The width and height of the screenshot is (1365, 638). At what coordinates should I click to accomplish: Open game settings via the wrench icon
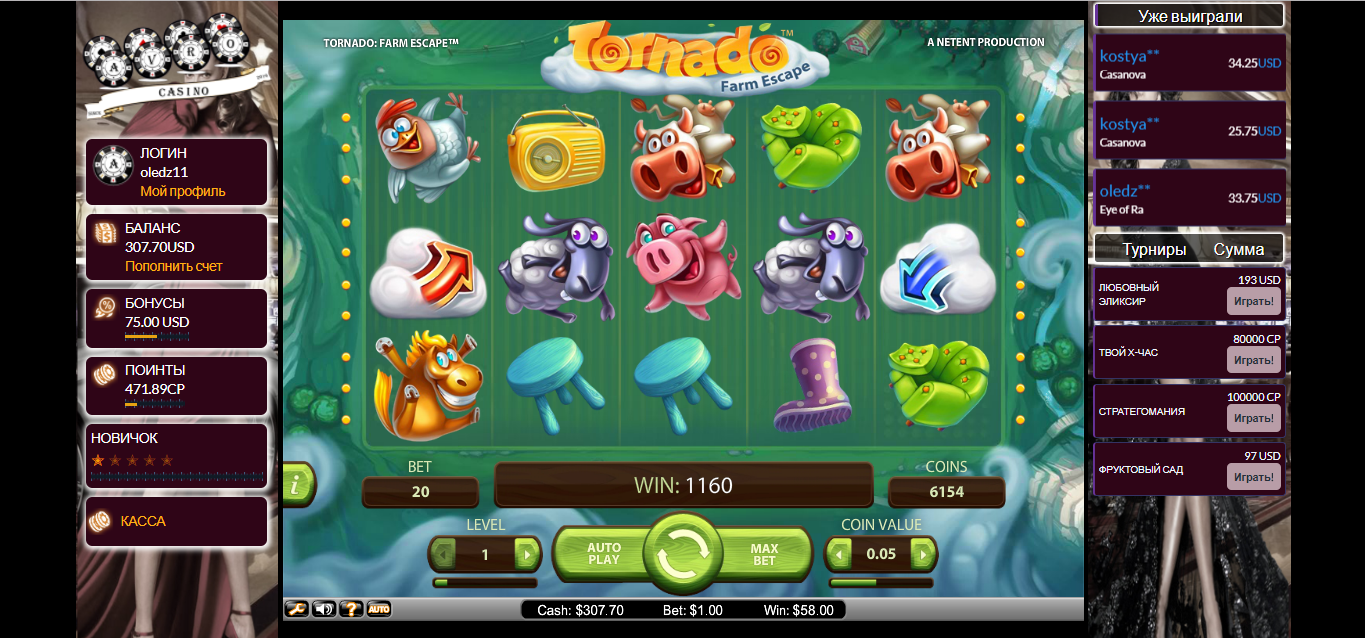coord(297,608)
